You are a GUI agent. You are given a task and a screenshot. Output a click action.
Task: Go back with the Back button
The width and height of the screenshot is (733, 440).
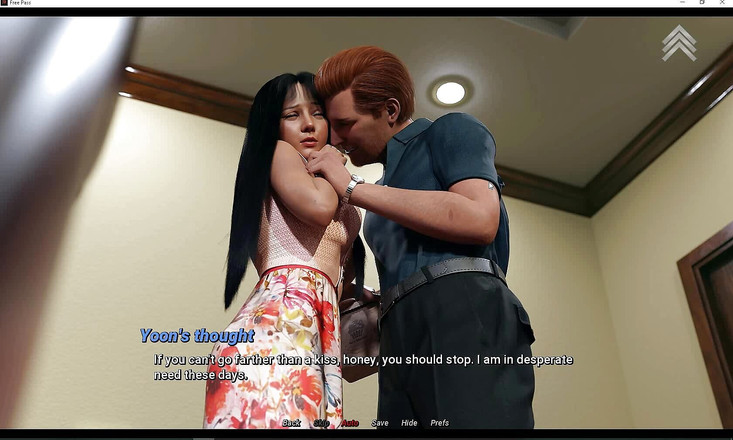[x=291, y=423]
